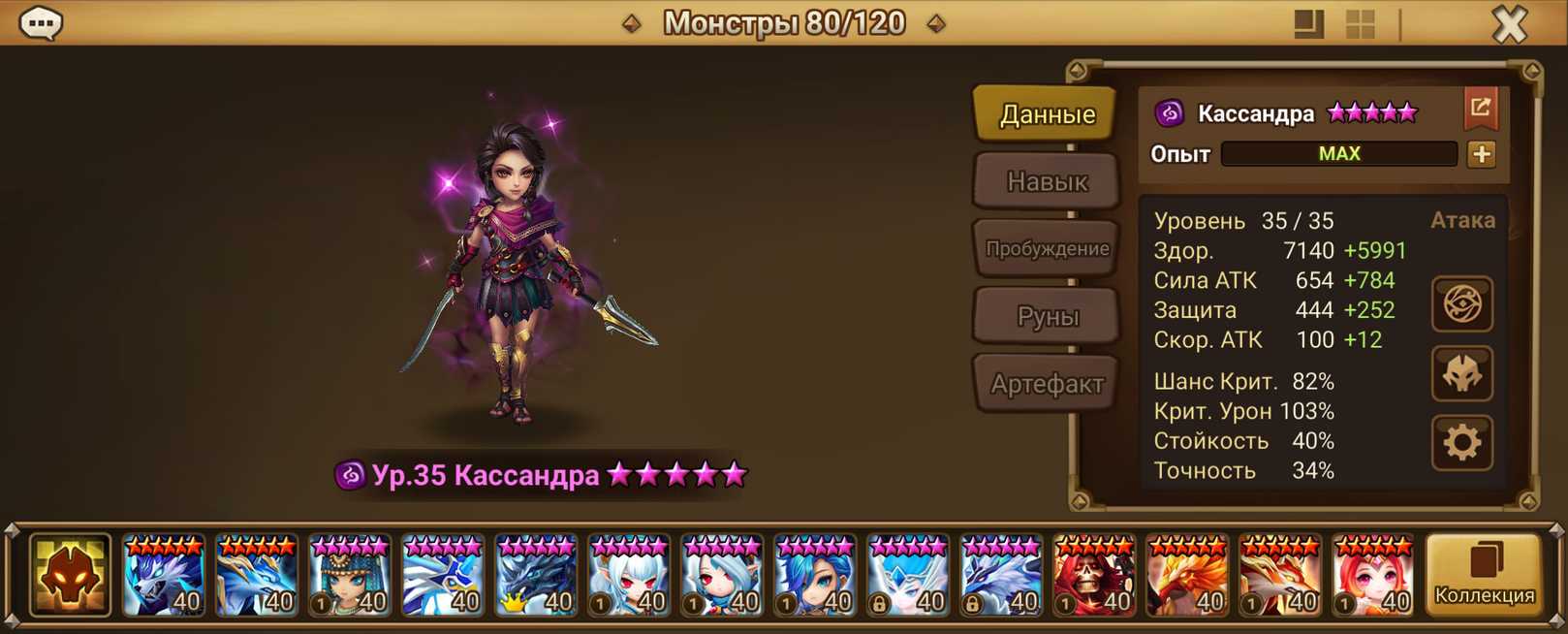This screenshot has height=634, width=1568.
Task: Share Кассандра with the red arrow icon
Action: pos(1480,109)
